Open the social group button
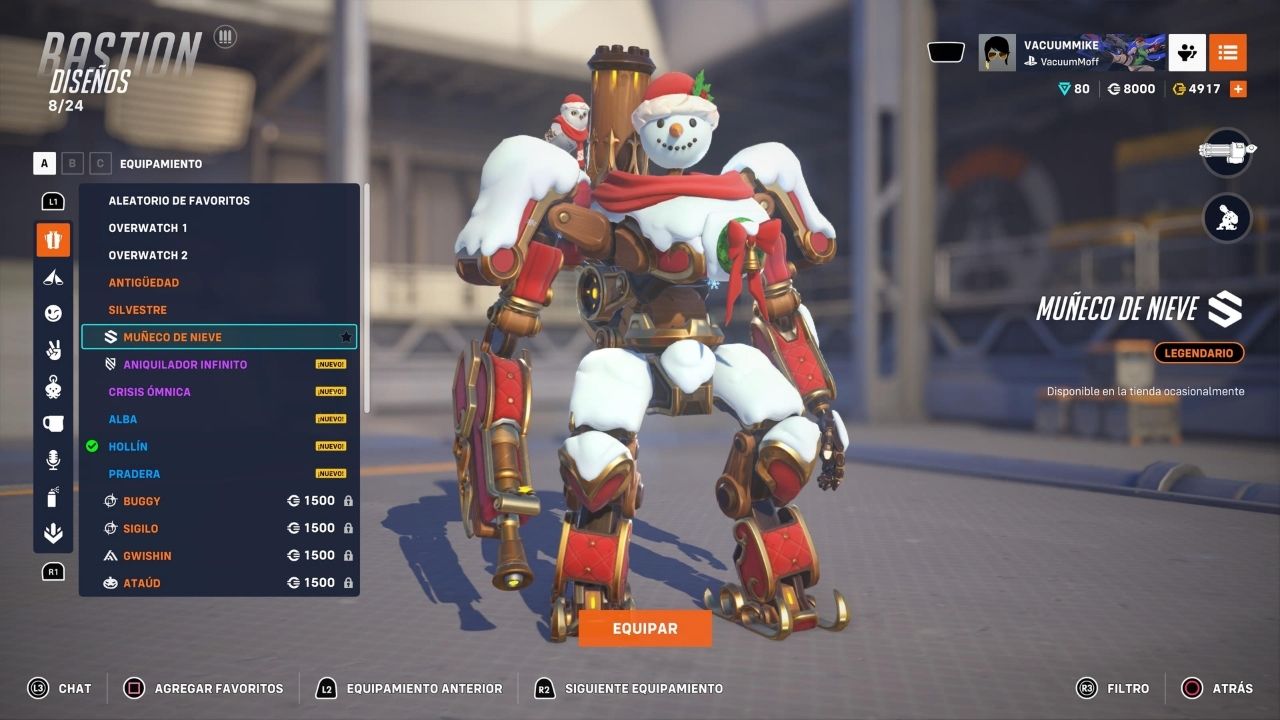 (x=1187, y=52)
